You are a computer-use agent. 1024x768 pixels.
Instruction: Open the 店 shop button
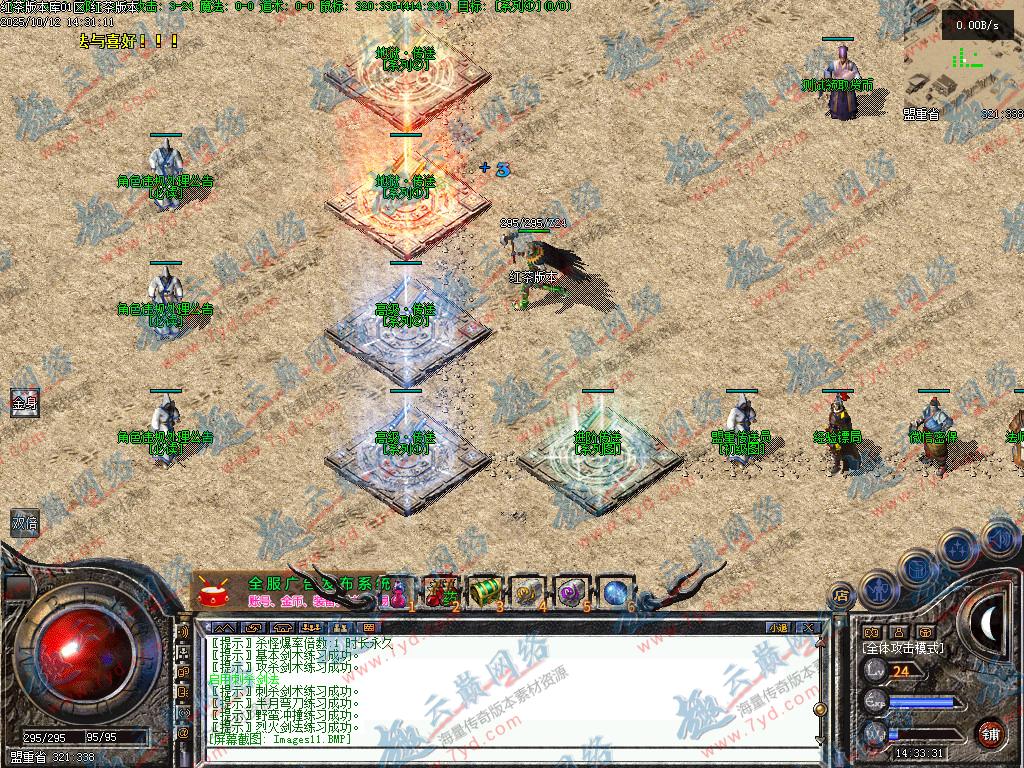(x=841, y=596)
